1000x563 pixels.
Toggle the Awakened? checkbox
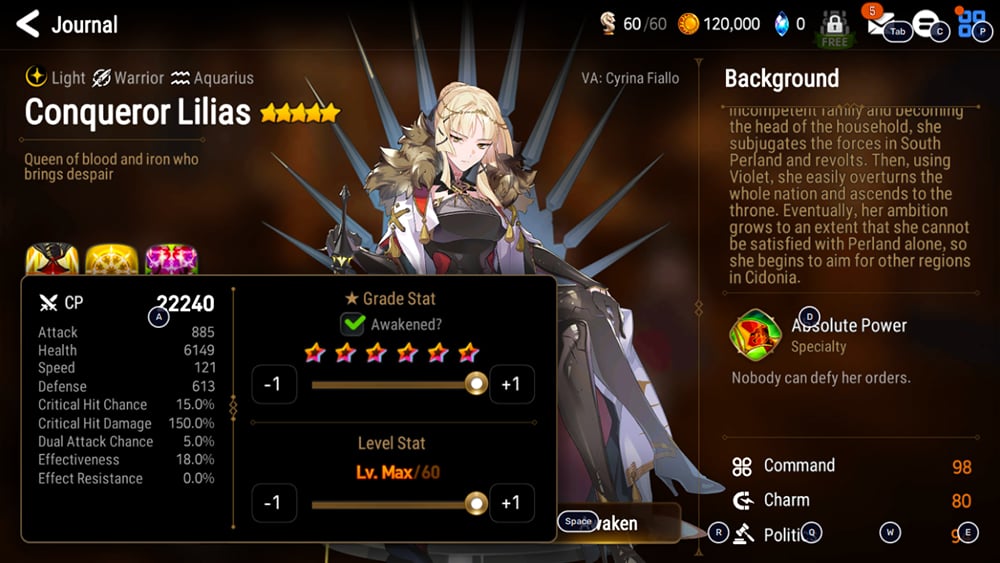tap(353, 324)
